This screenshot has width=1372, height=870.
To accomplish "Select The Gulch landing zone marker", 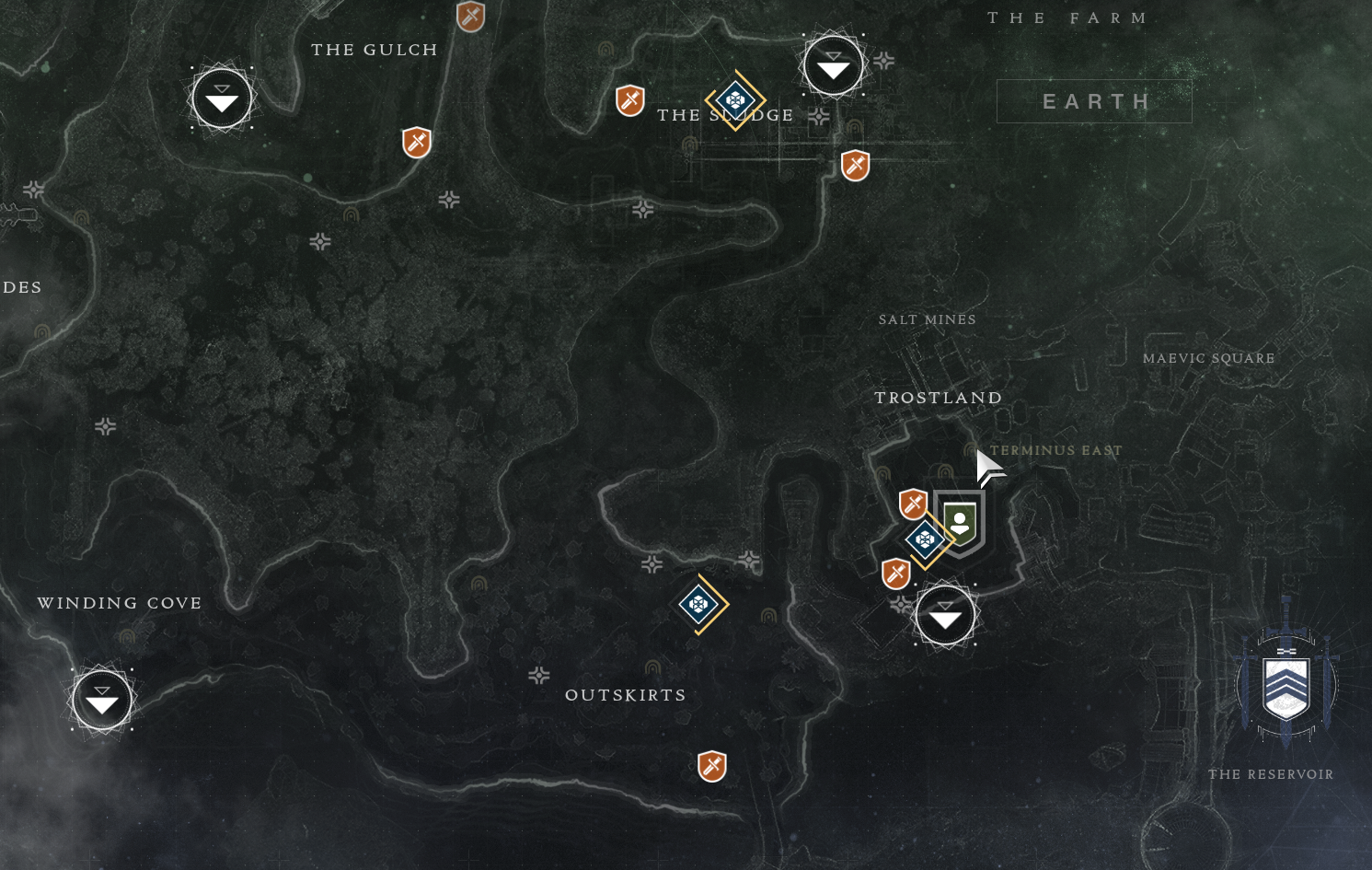I will coord(222,99).
